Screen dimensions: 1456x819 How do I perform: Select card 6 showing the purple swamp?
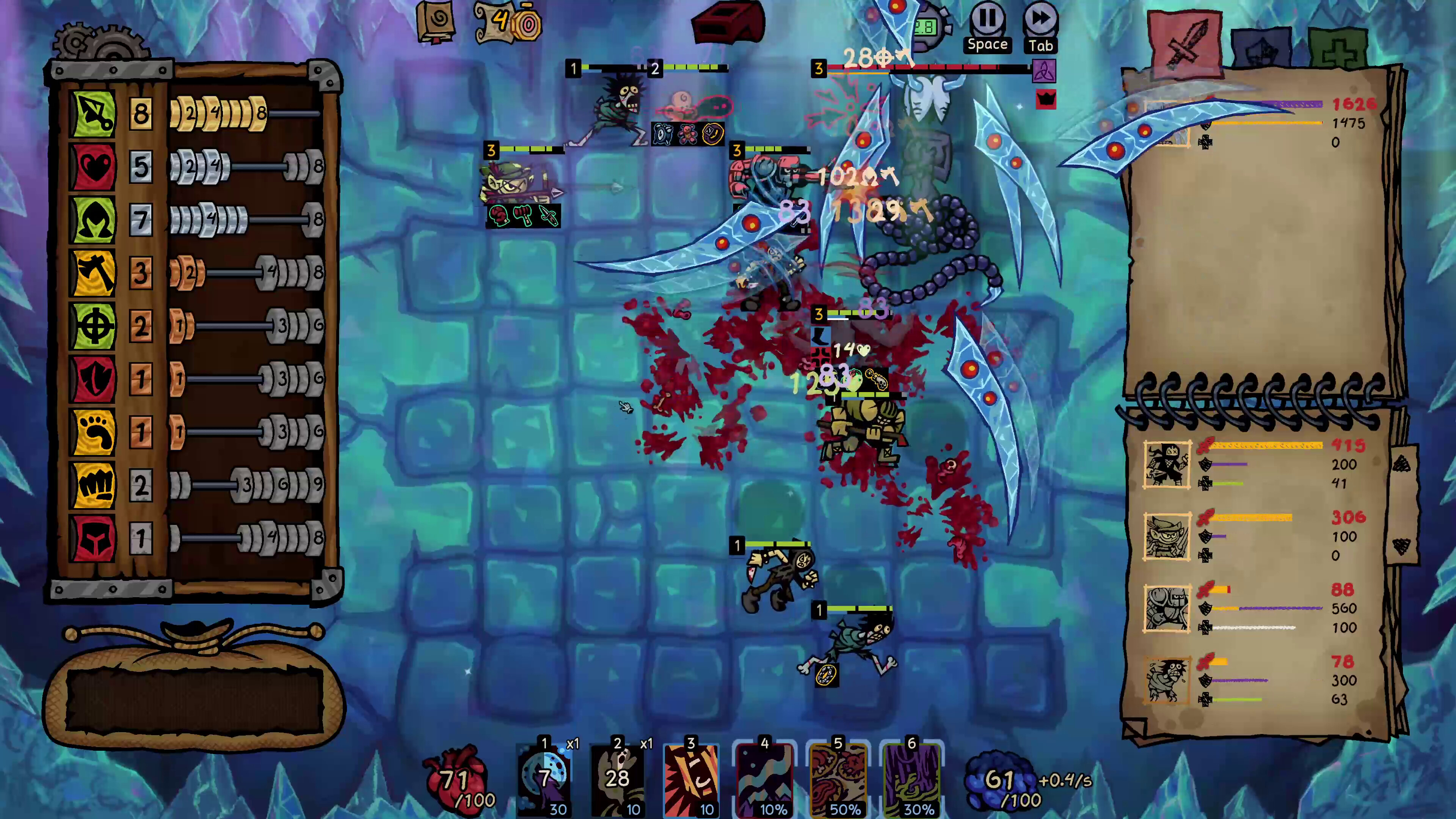[x=911, y=778]
